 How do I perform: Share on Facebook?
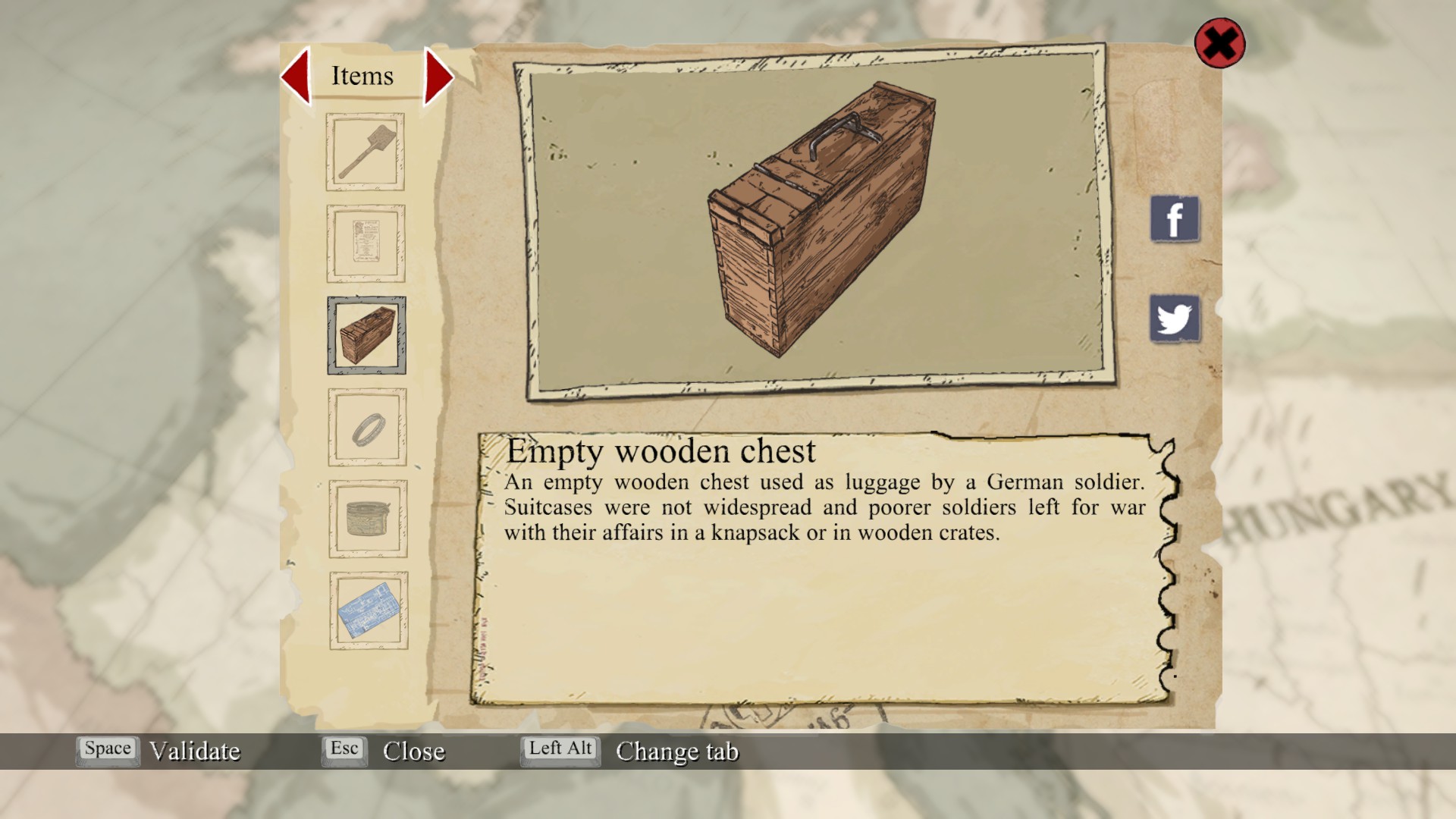1175,219
